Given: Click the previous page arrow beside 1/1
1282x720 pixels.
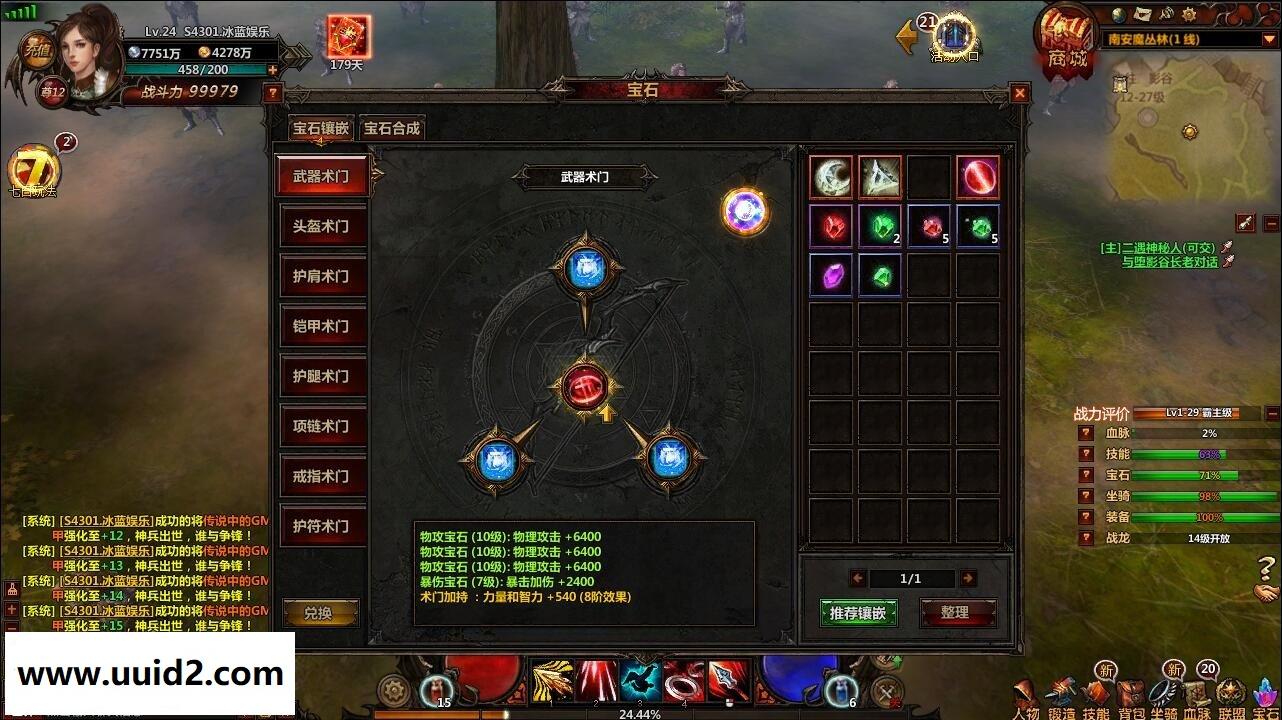Looking at the screenshot, I should (858, 577).
